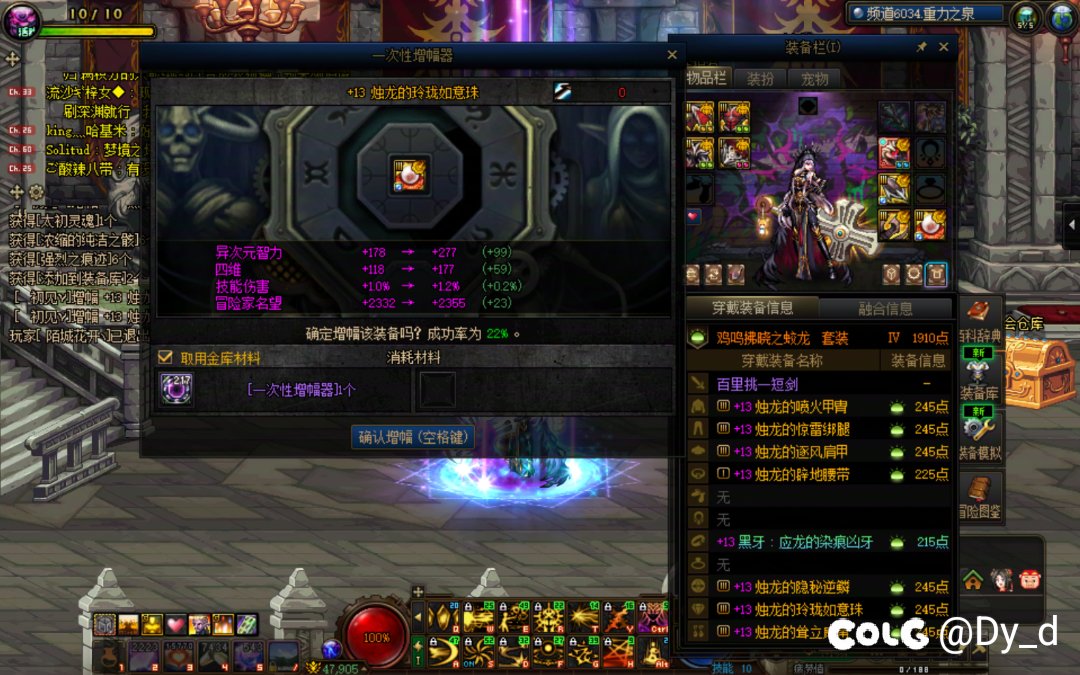Click the green house icon
The width and height of the screenshot is (1080, 675).
point(972,579)
